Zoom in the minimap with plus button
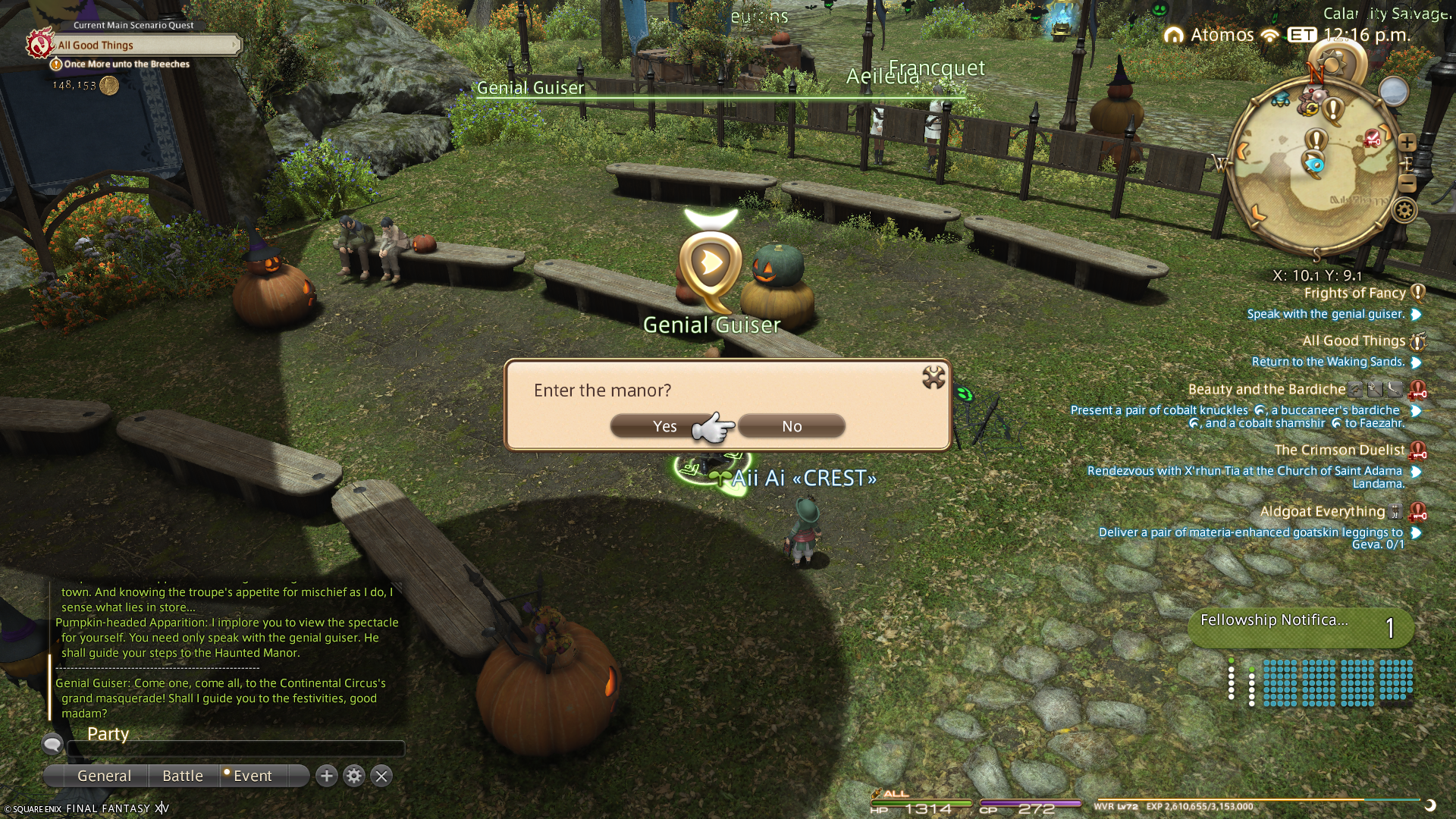Image resolution: width=1456 pixels, height=819 pixels. tap(1407, 143)
